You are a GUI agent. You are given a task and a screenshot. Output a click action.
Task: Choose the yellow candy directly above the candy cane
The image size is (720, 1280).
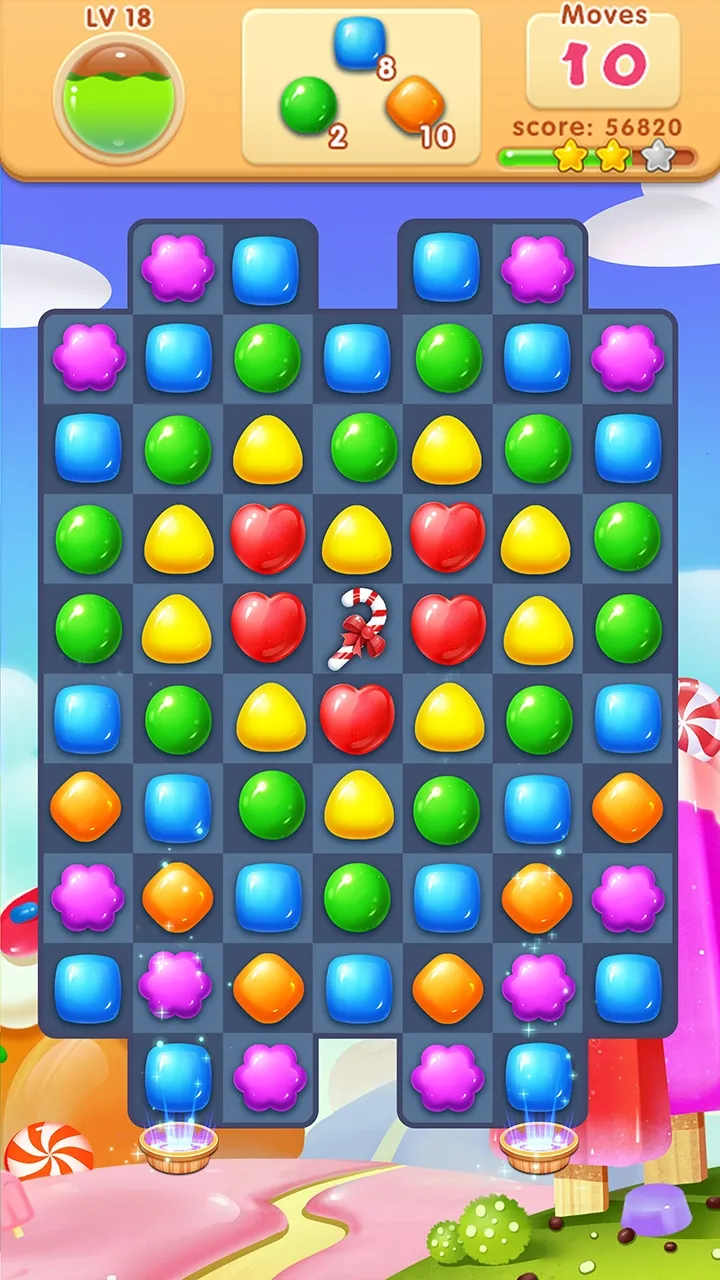(357, 539)
